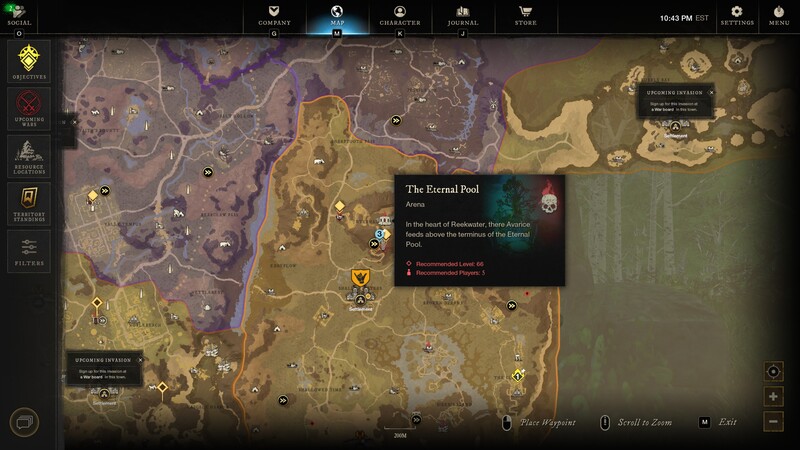Open the map Filters

[29, 249]
